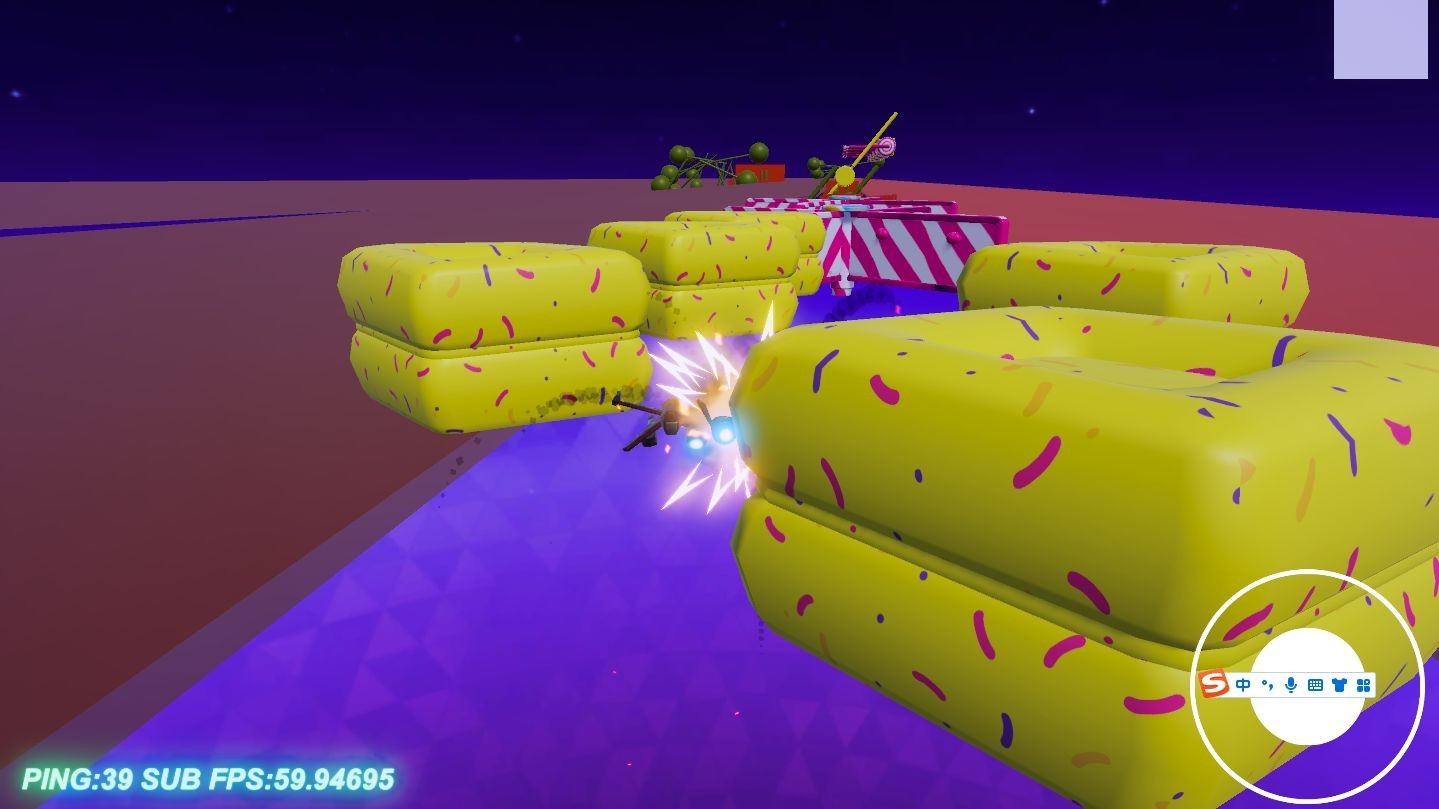
Task: Toggle the Sogou Chinese input mode
Action: click(x=1243, y=685)
